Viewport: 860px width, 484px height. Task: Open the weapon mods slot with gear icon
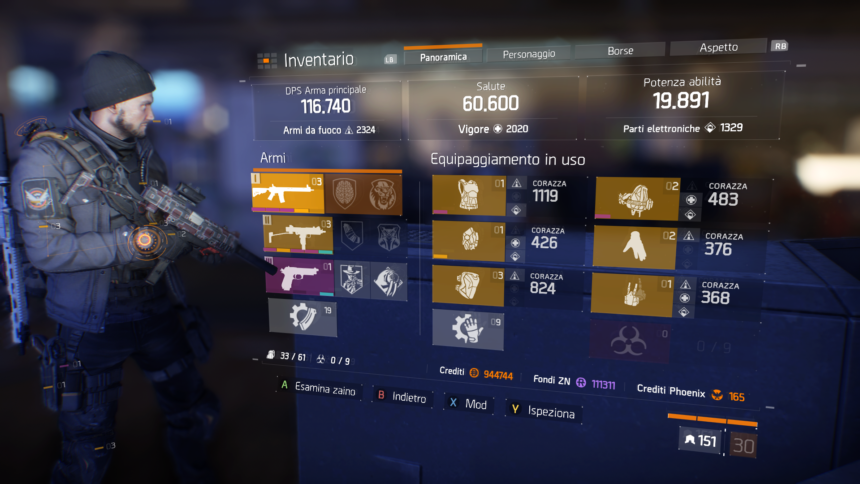click(302, 318)
